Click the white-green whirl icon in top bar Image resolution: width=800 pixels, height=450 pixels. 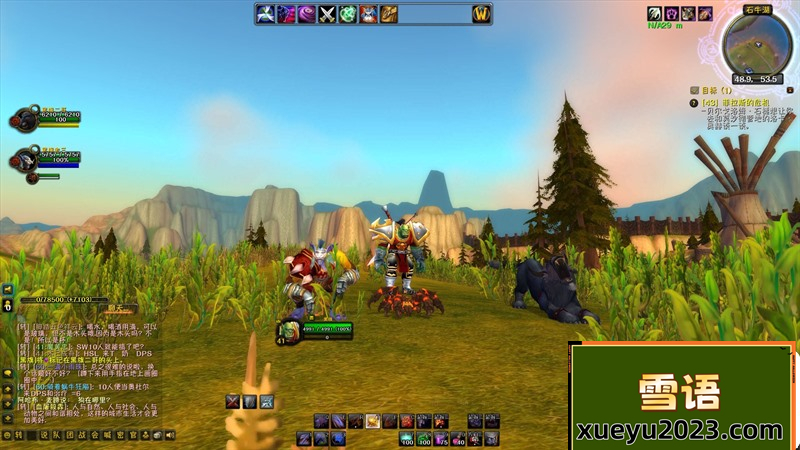pos(265,14)
